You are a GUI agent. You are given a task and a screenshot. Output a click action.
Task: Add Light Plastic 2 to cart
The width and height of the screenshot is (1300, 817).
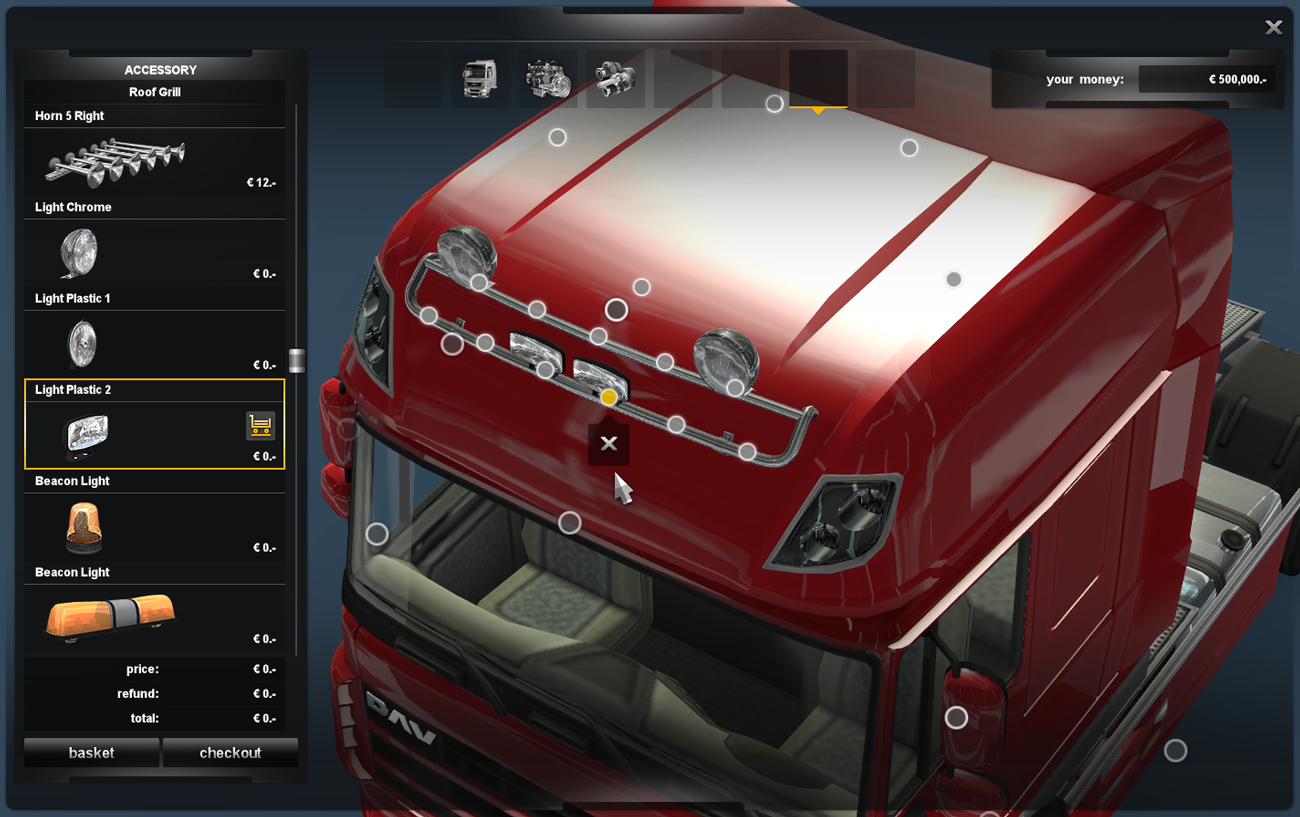click(x=260, y=426)
